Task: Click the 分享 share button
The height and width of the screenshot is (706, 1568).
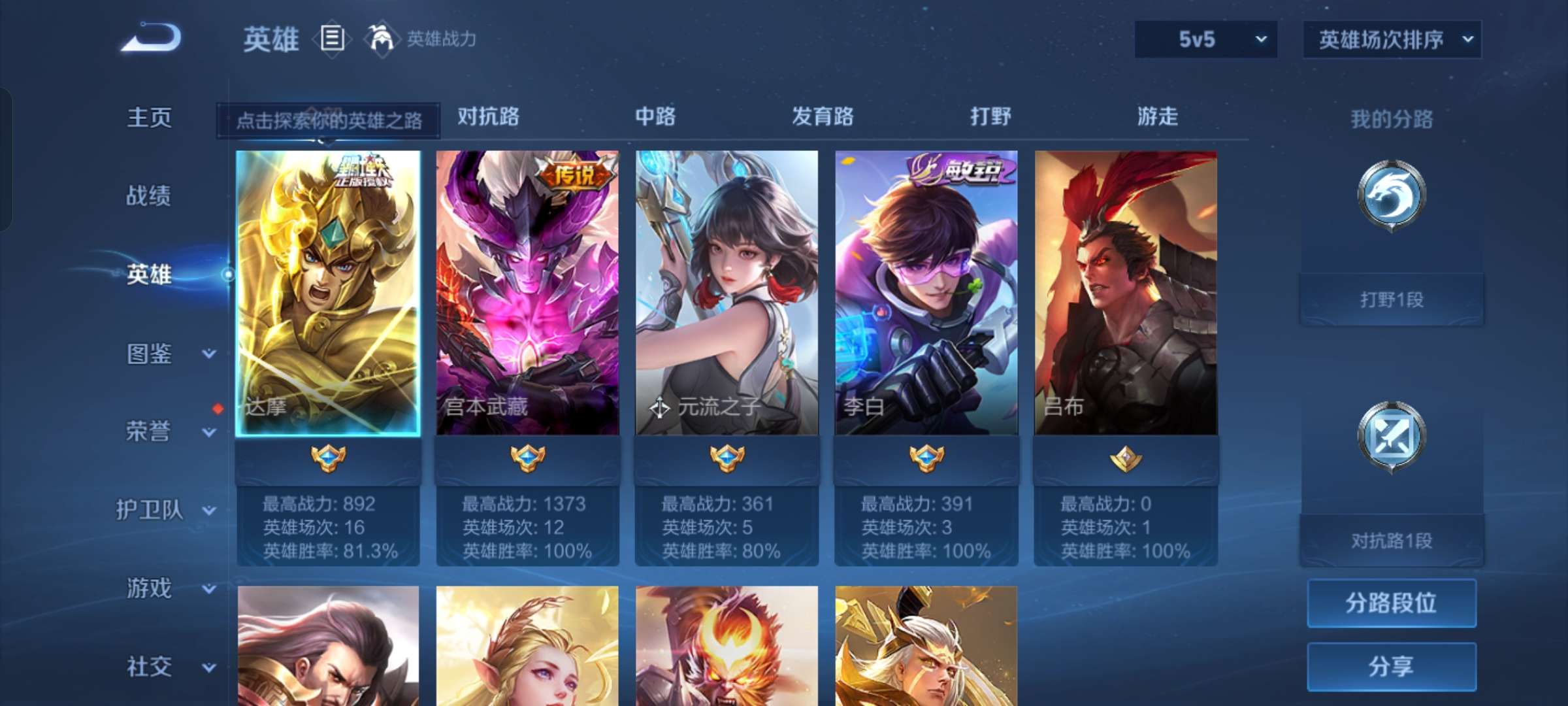Action: pos(1392,665)
